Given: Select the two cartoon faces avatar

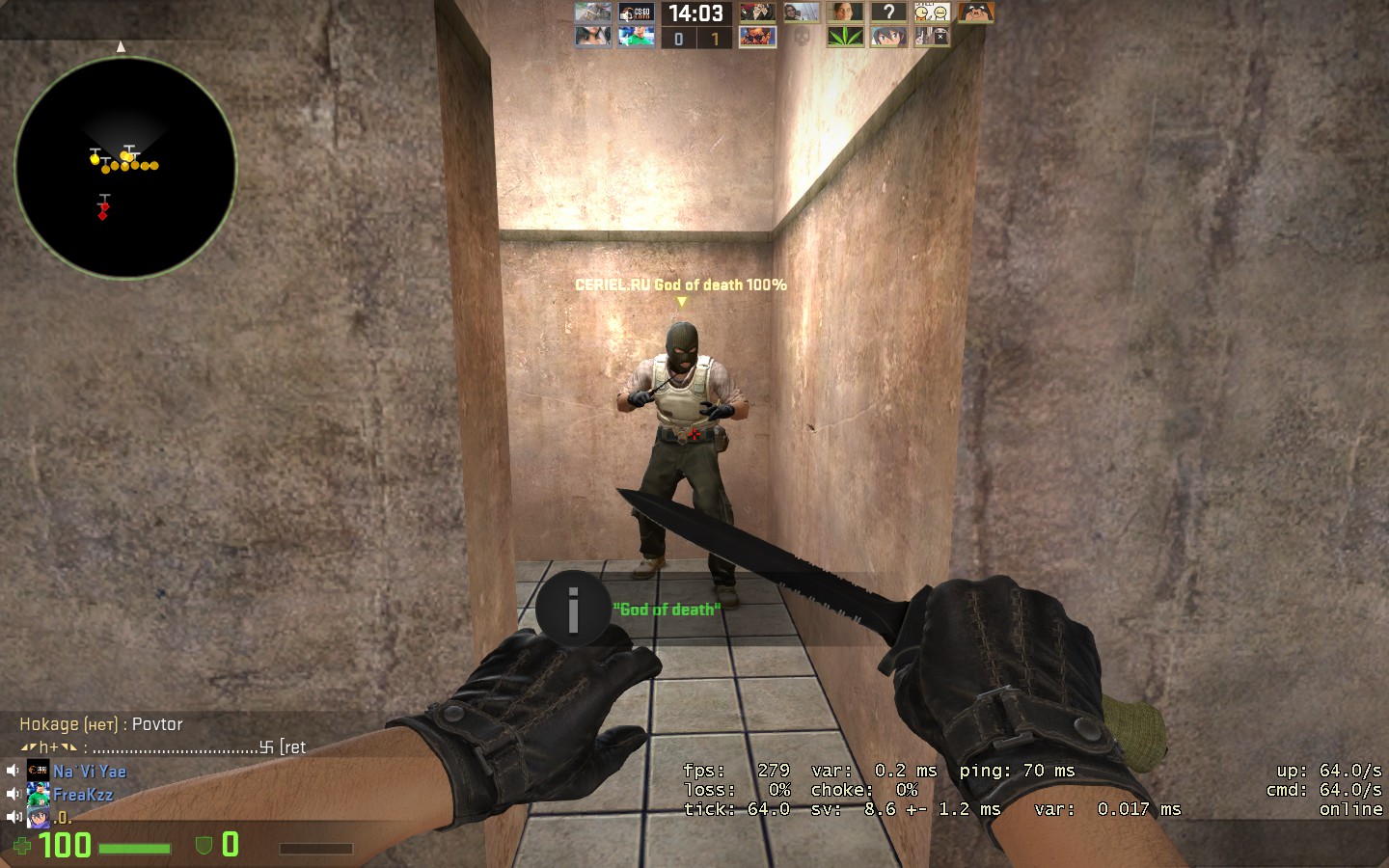Looking at the screenshot, I should tap(932, 13).
